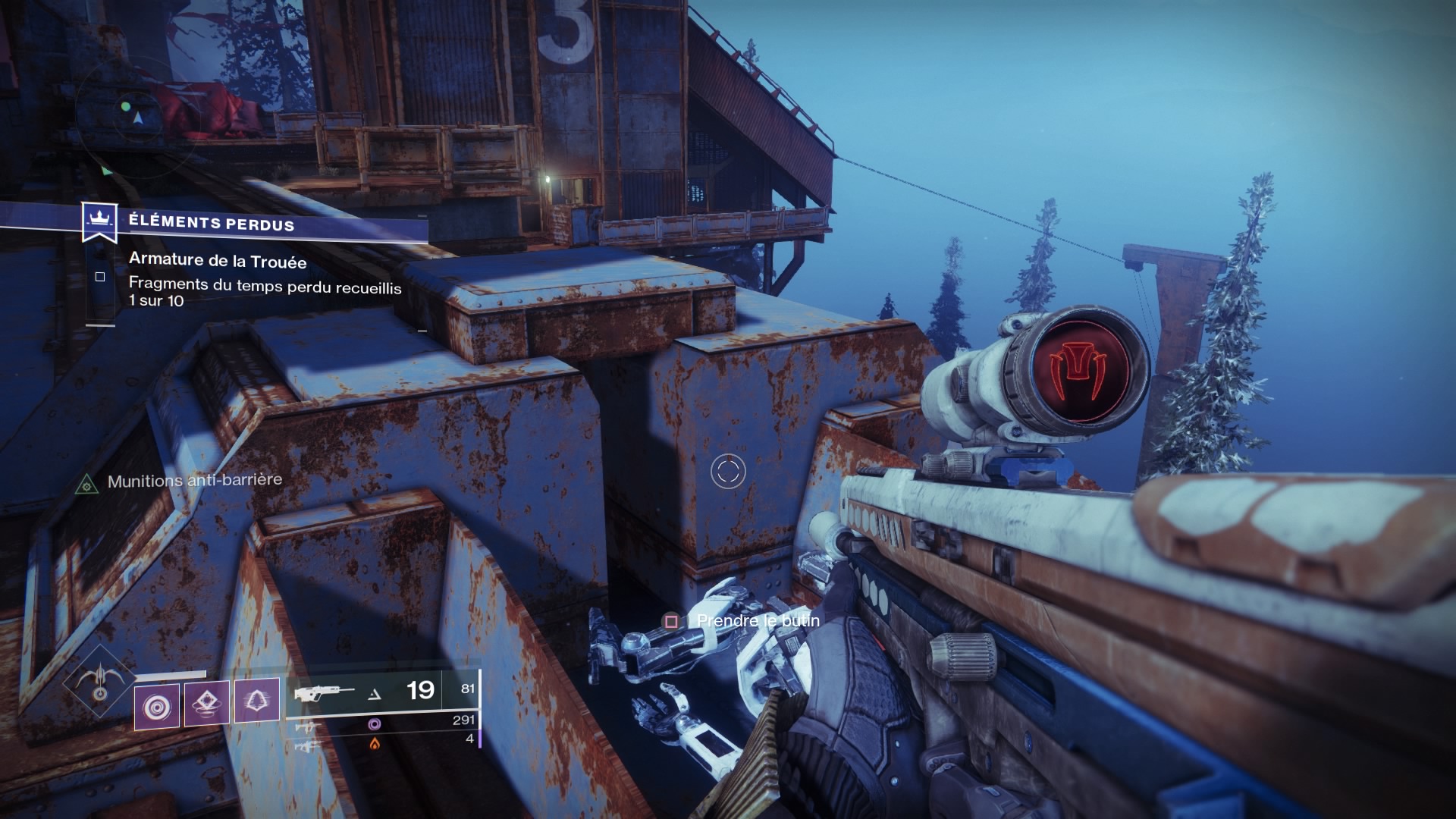
Task: Select the Éléments perdus quest banner
Action: [210, 222]
